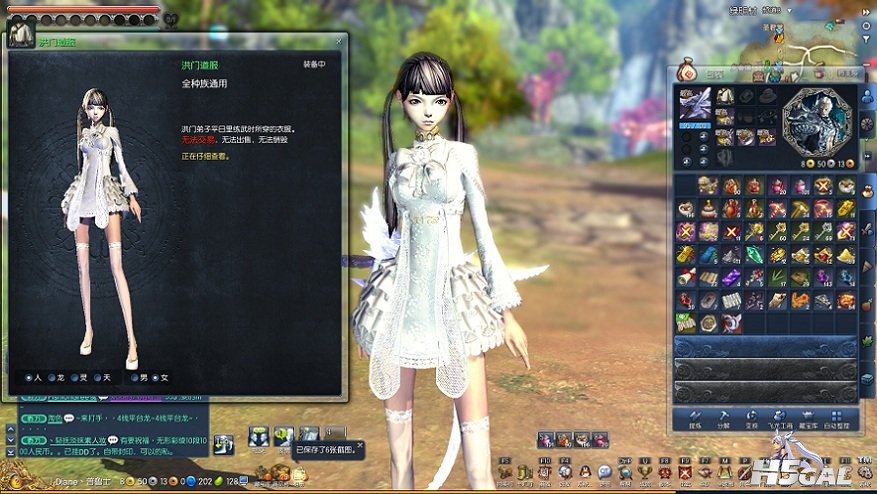Select the equipped weapon slot in inventory
Viewport: 877px width, 494px height.
695,104
